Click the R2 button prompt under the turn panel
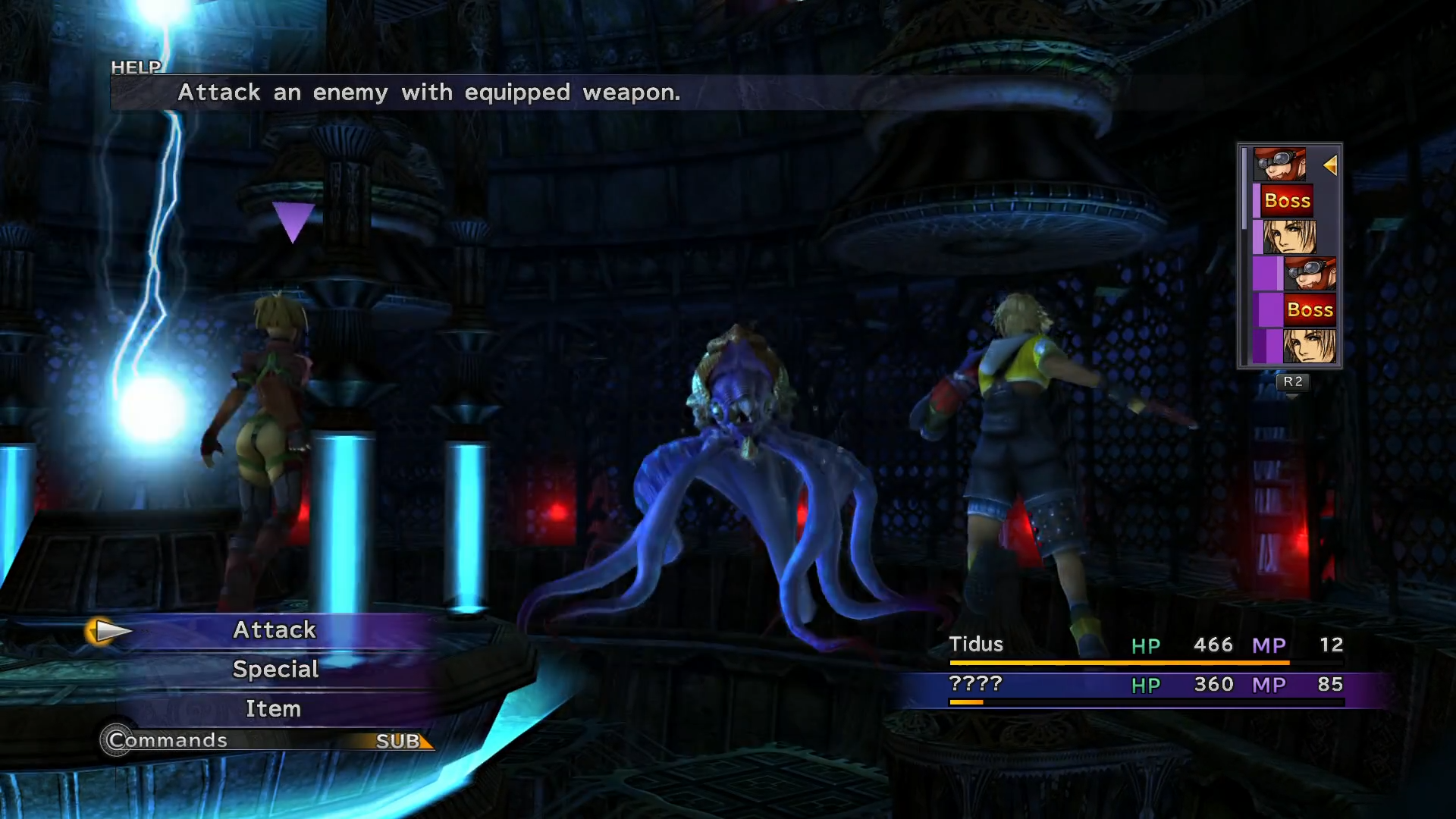This screenshot has width=1456, height=819. pyautogui.click(x=1291, y=383)
